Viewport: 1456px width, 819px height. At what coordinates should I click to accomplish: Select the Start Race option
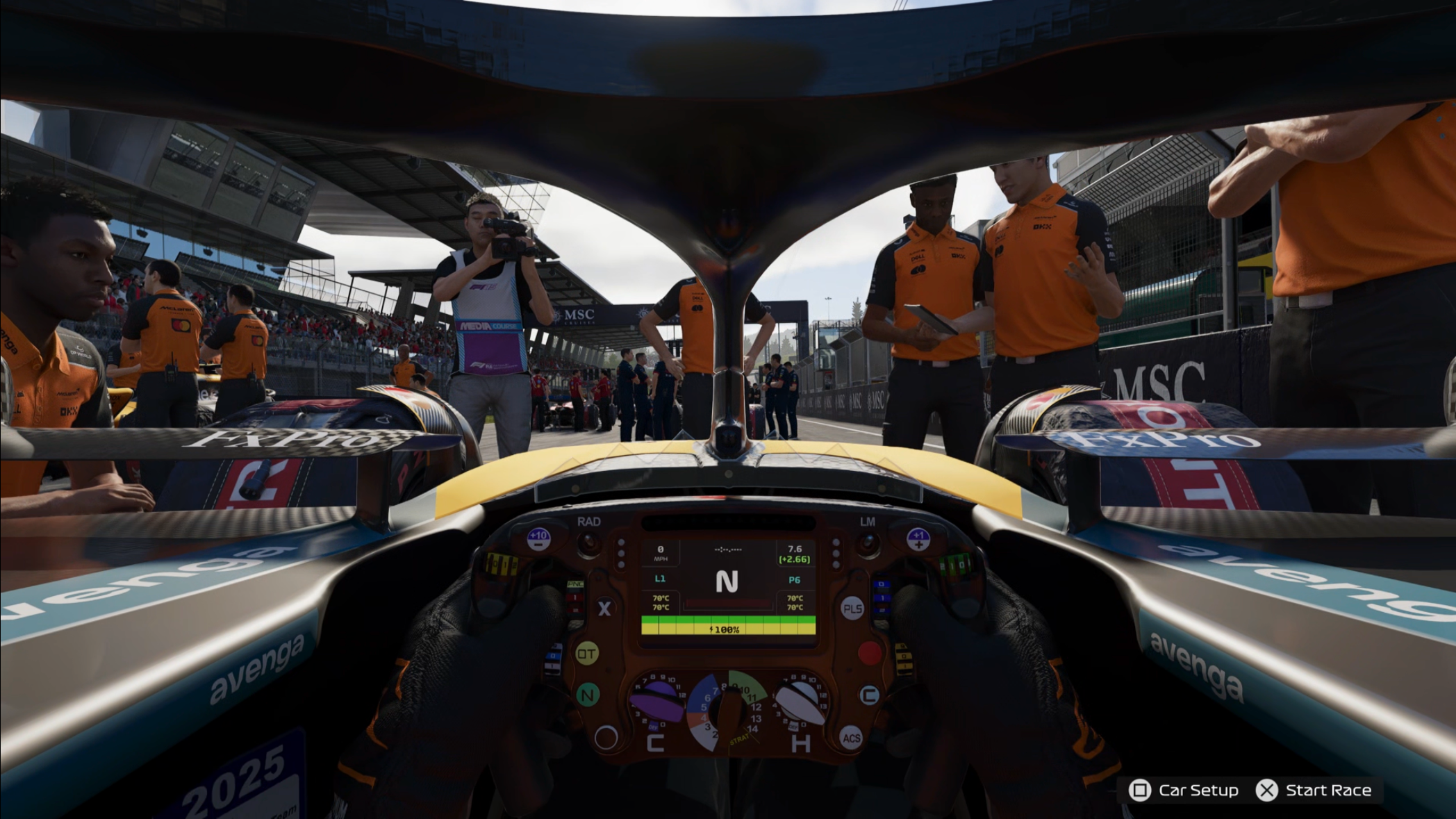point(1314,791)
